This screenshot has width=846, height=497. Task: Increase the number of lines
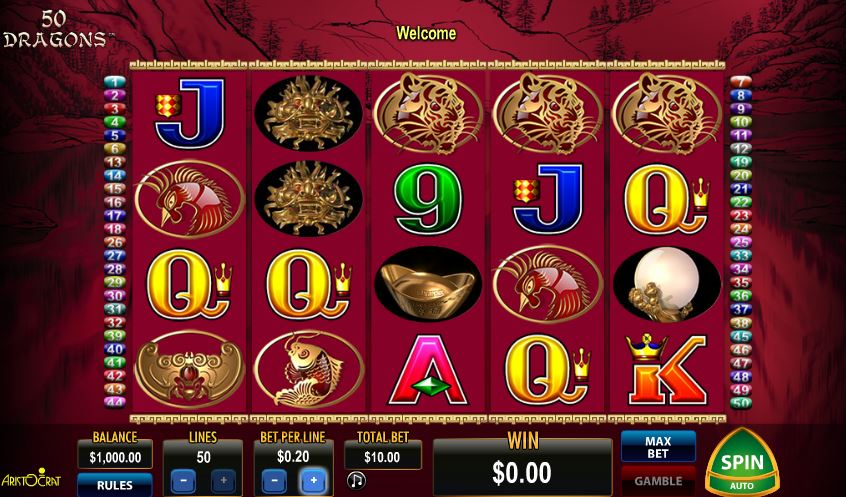222,481
